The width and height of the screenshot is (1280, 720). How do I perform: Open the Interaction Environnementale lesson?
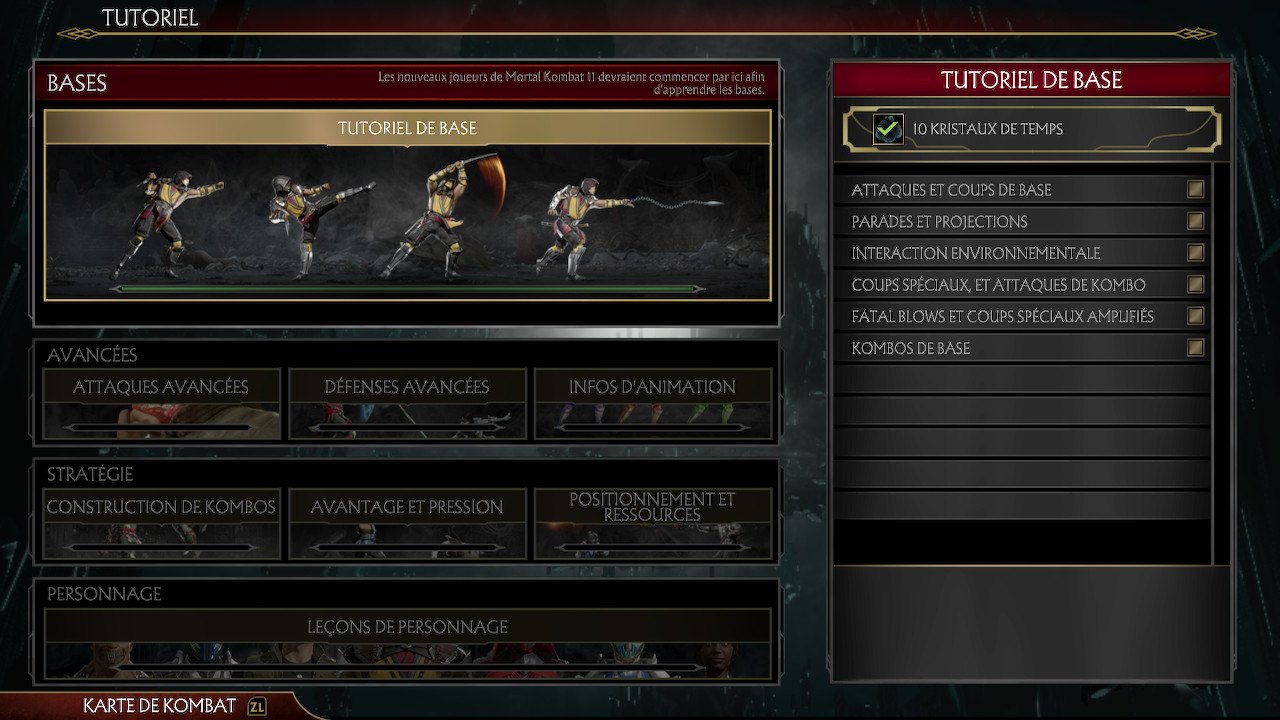(x=1020, y=253)
